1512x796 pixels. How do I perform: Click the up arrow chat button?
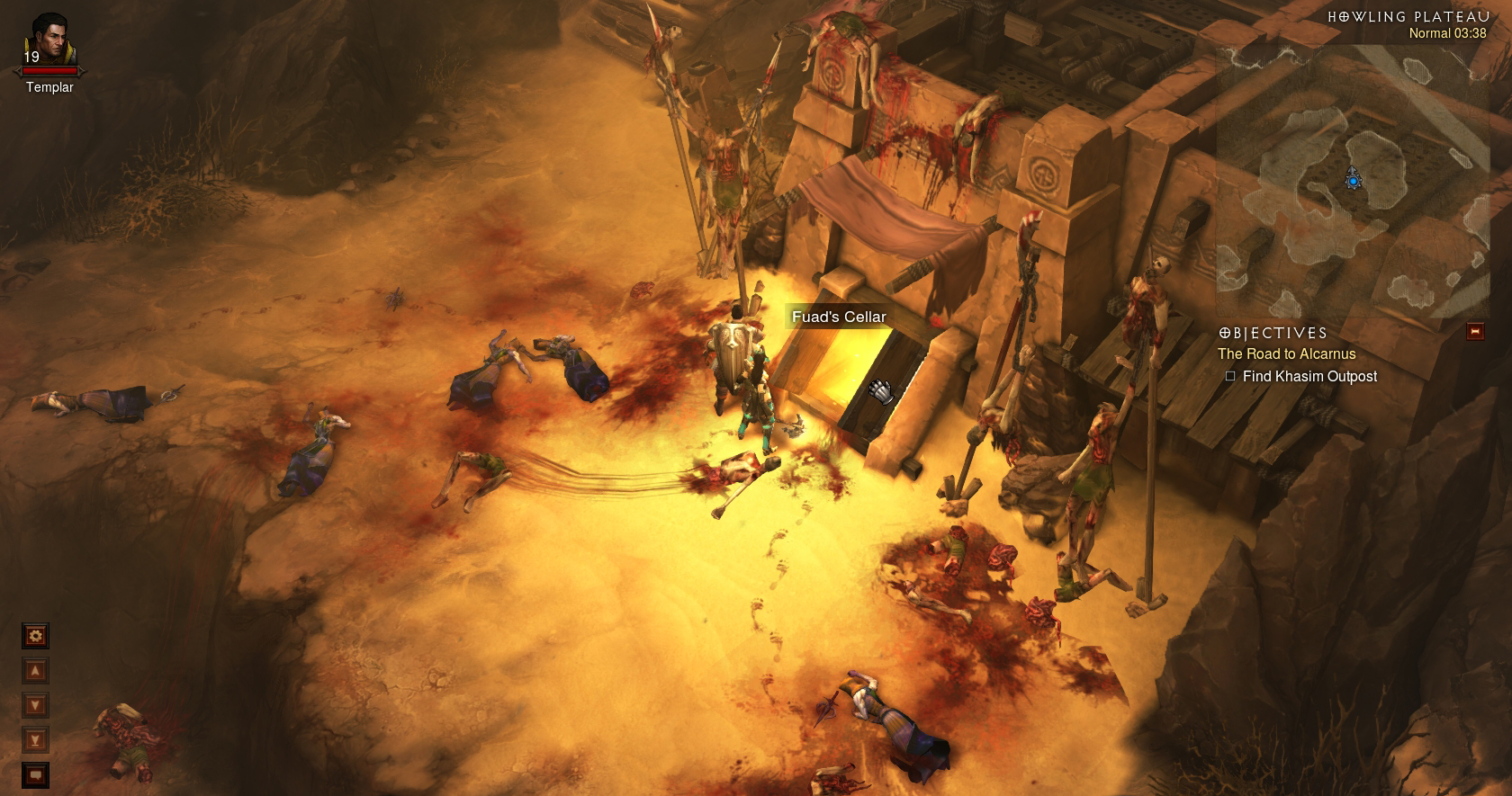tap(36, 671)
